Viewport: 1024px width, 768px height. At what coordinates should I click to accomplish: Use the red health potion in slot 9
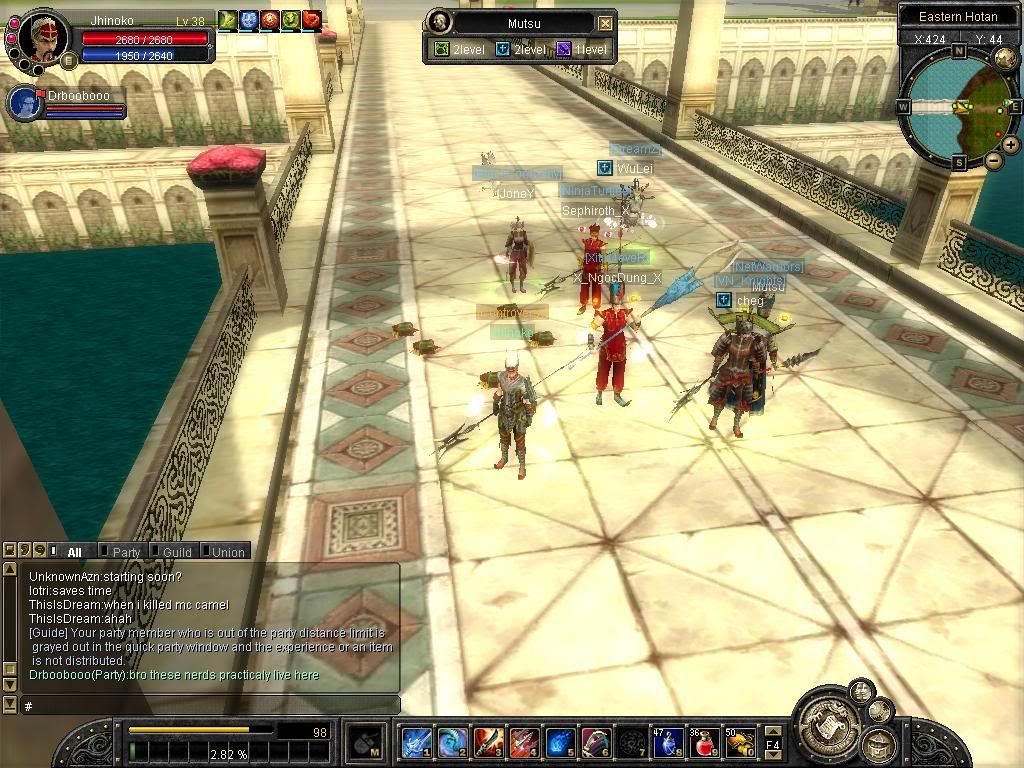point(706,742)
